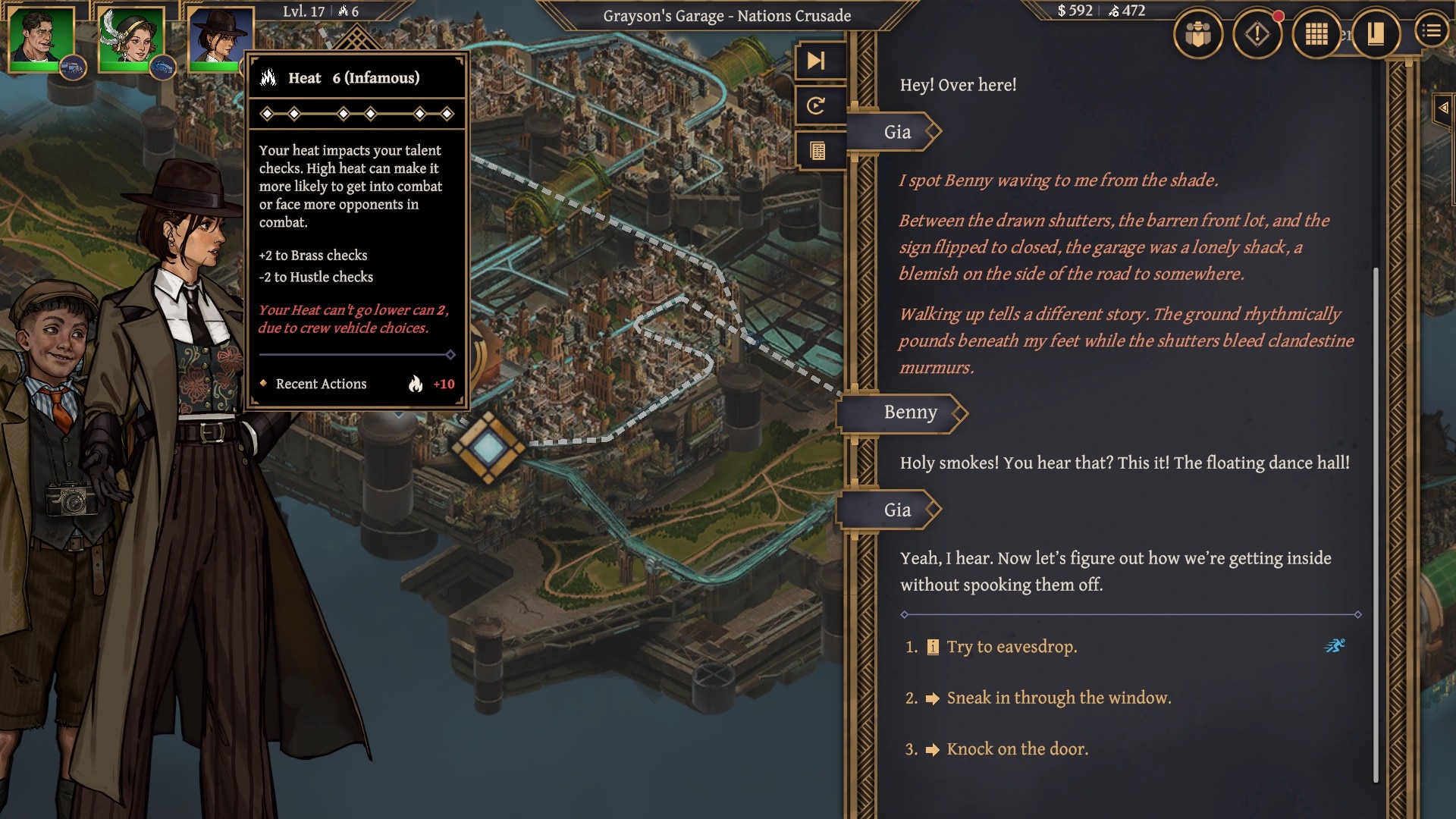Viewport: 1456px width, 819px height.
Task: Click the truck vehicle badge on first portrait
Action: 73,68
